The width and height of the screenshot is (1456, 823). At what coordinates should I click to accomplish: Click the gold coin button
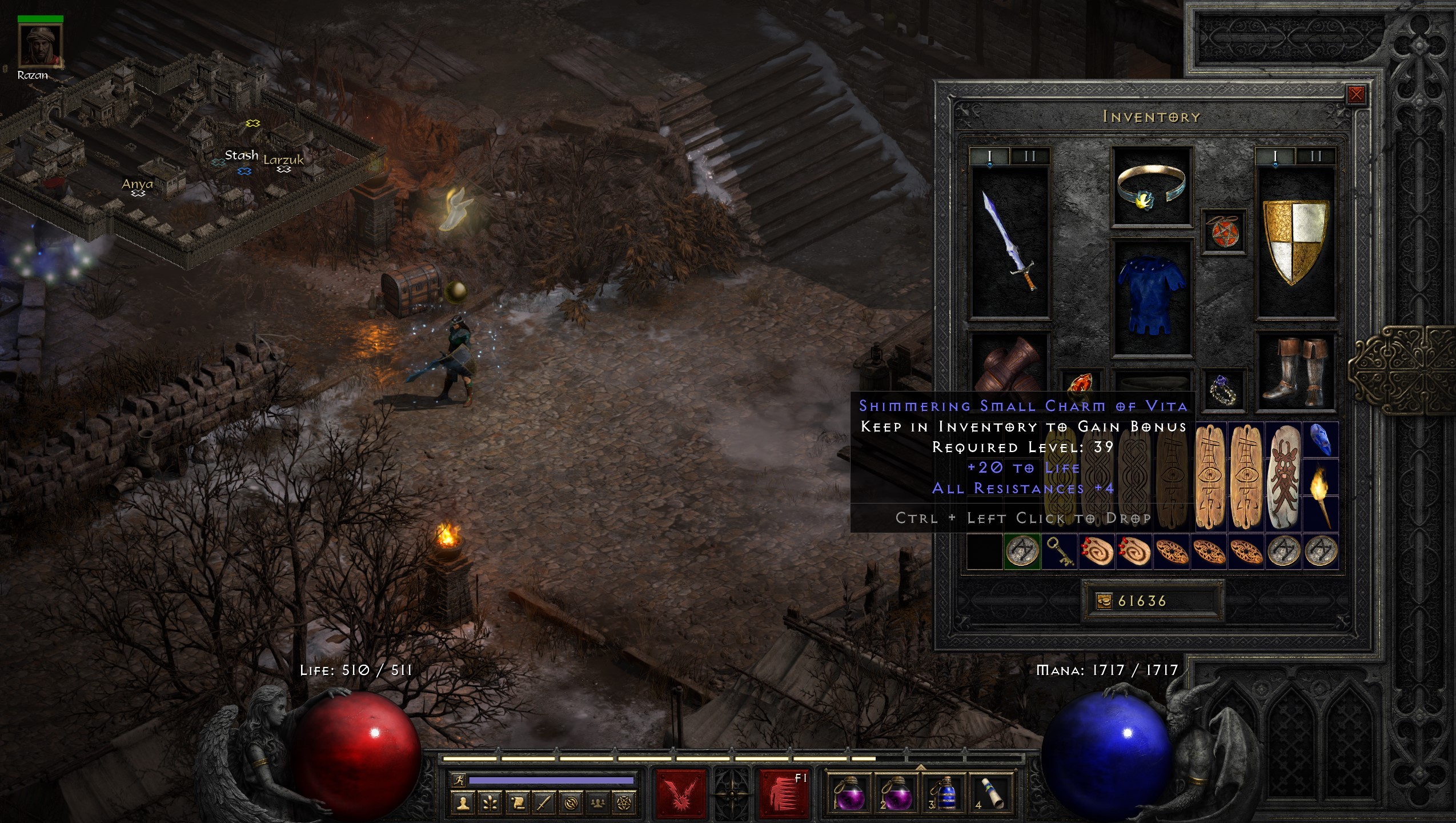click(1104, 601)
